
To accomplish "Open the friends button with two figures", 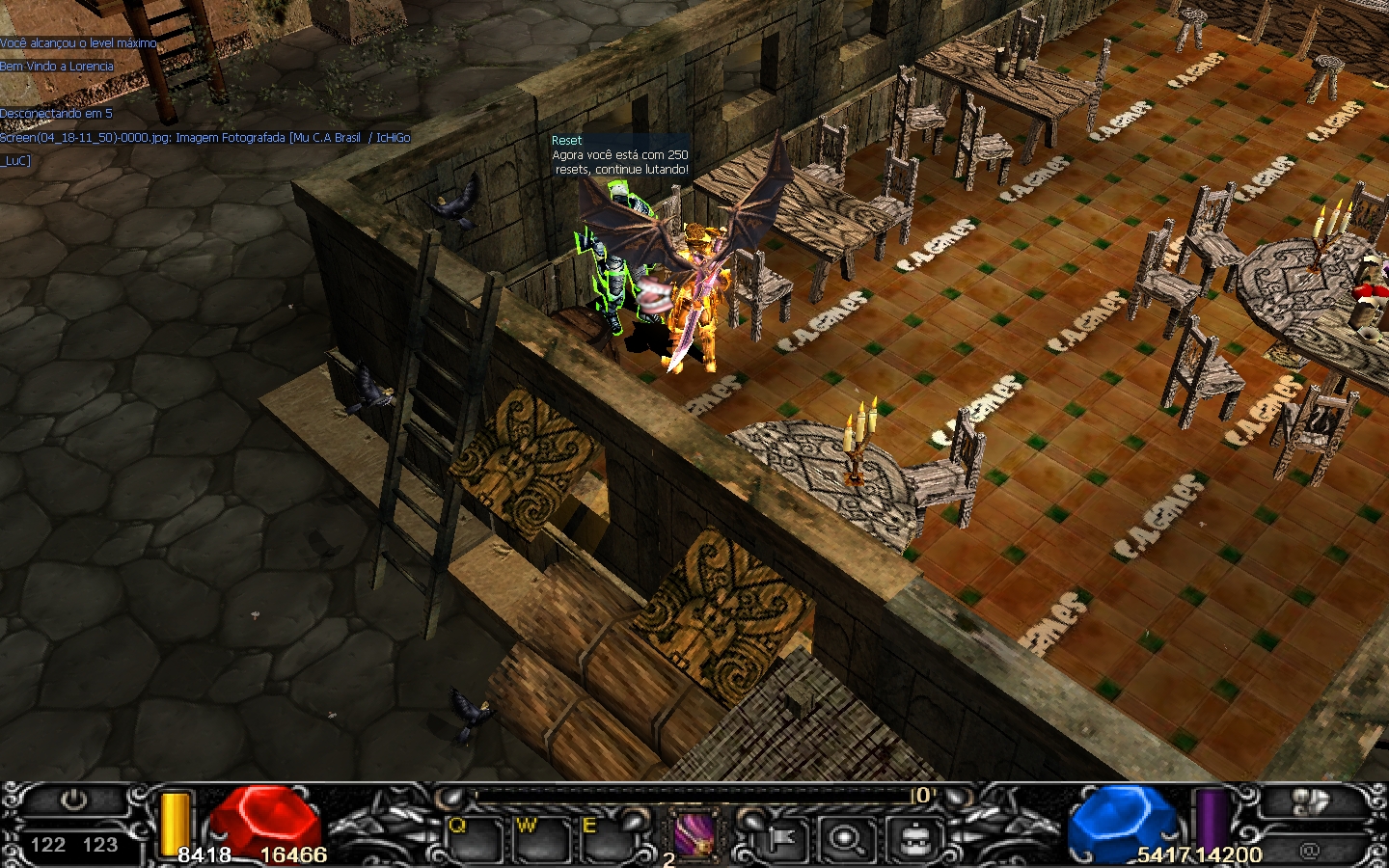I will pyautogui.click(x=1308, y=802).
